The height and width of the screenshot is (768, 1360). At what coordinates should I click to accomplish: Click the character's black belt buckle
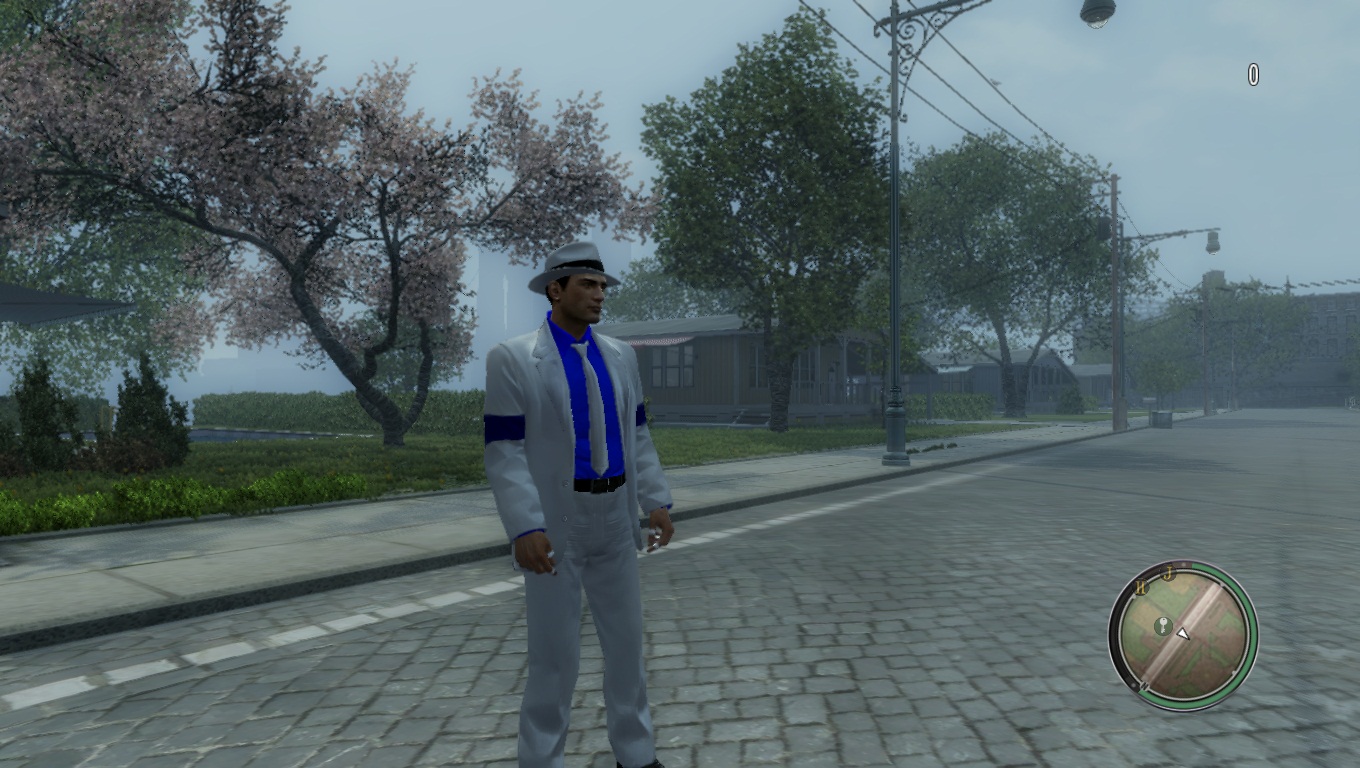(598, 487)
